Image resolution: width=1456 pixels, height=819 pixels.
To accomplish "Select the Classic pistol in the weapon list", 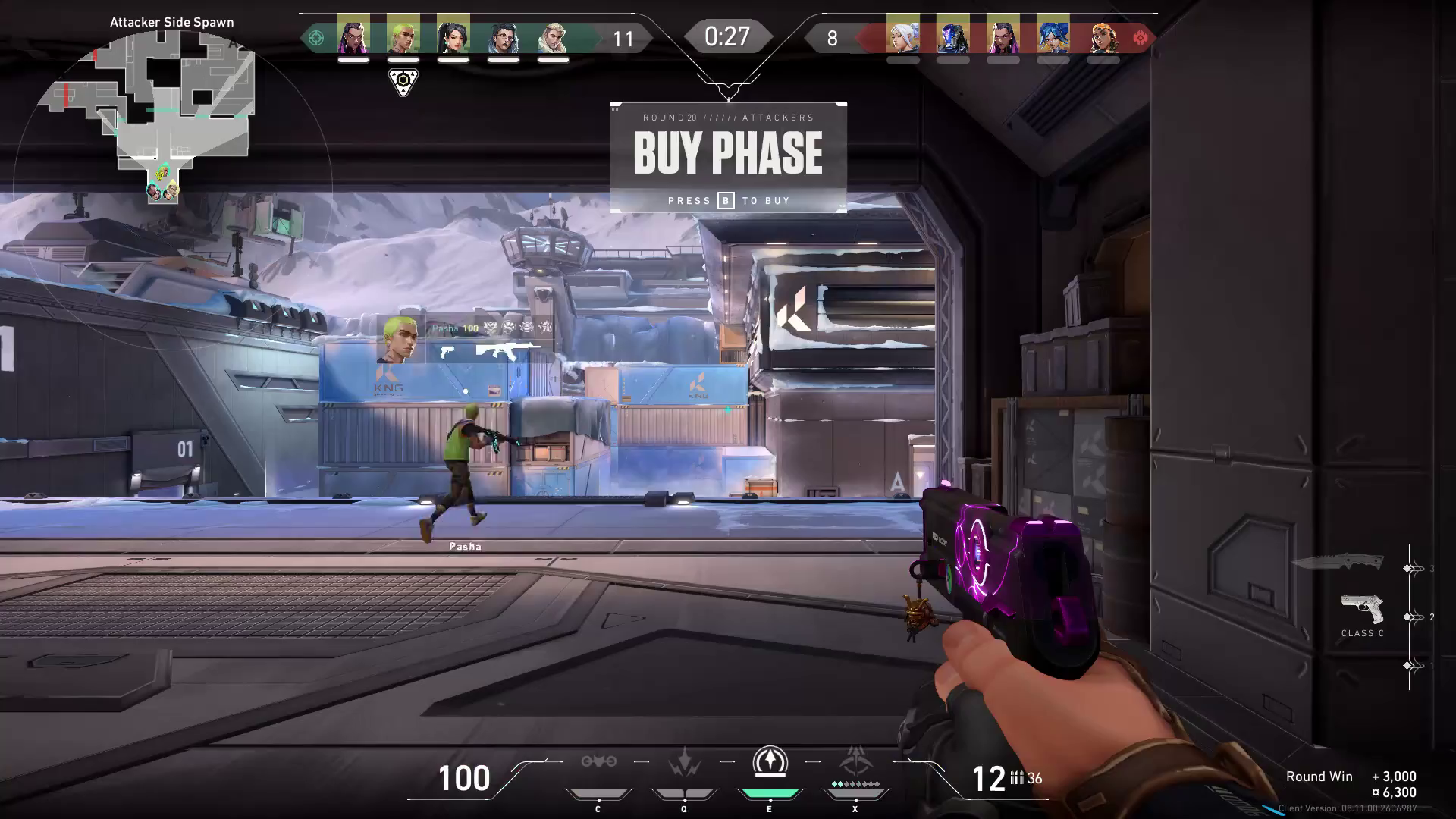I will click(1362, 611).
